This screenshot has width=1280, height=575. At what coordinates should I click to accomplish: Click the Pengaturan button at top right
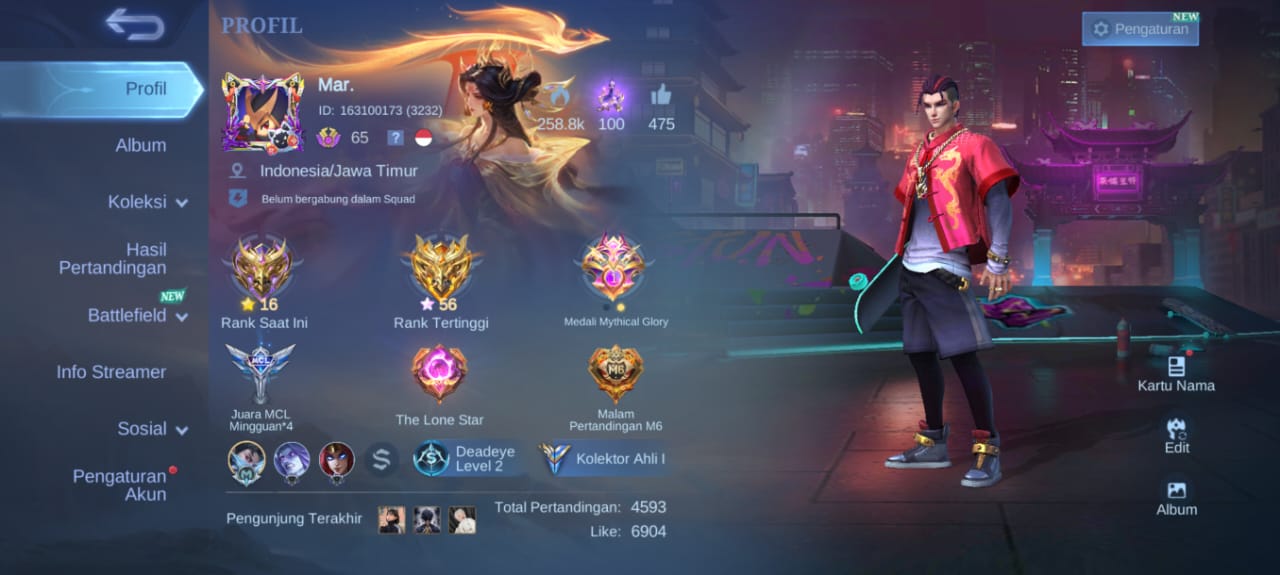pyautogui.click(x=1140, y=29)
